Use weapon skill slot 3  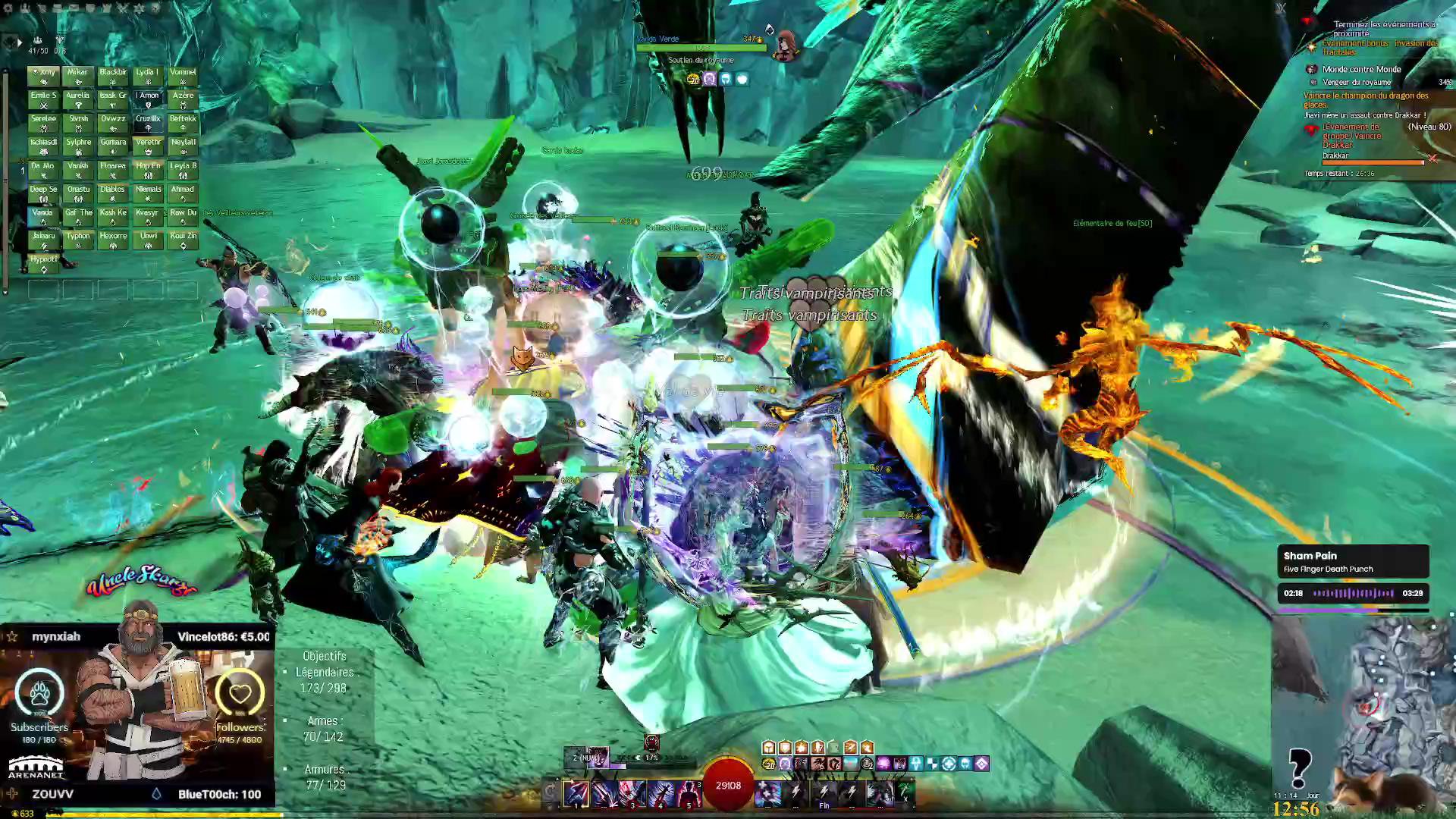tap(632, 793)
